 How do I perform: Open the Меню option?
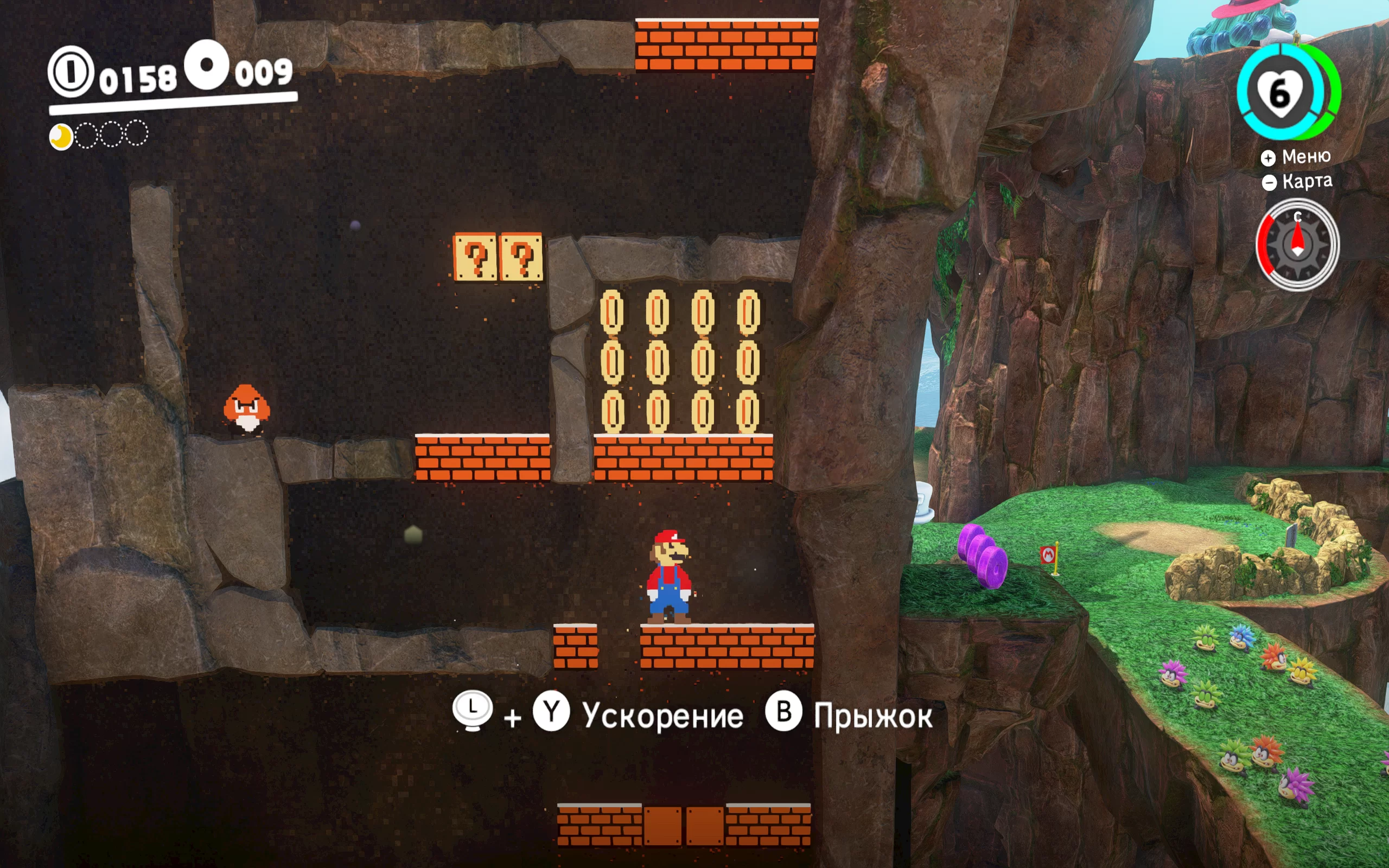(1296, 157)
